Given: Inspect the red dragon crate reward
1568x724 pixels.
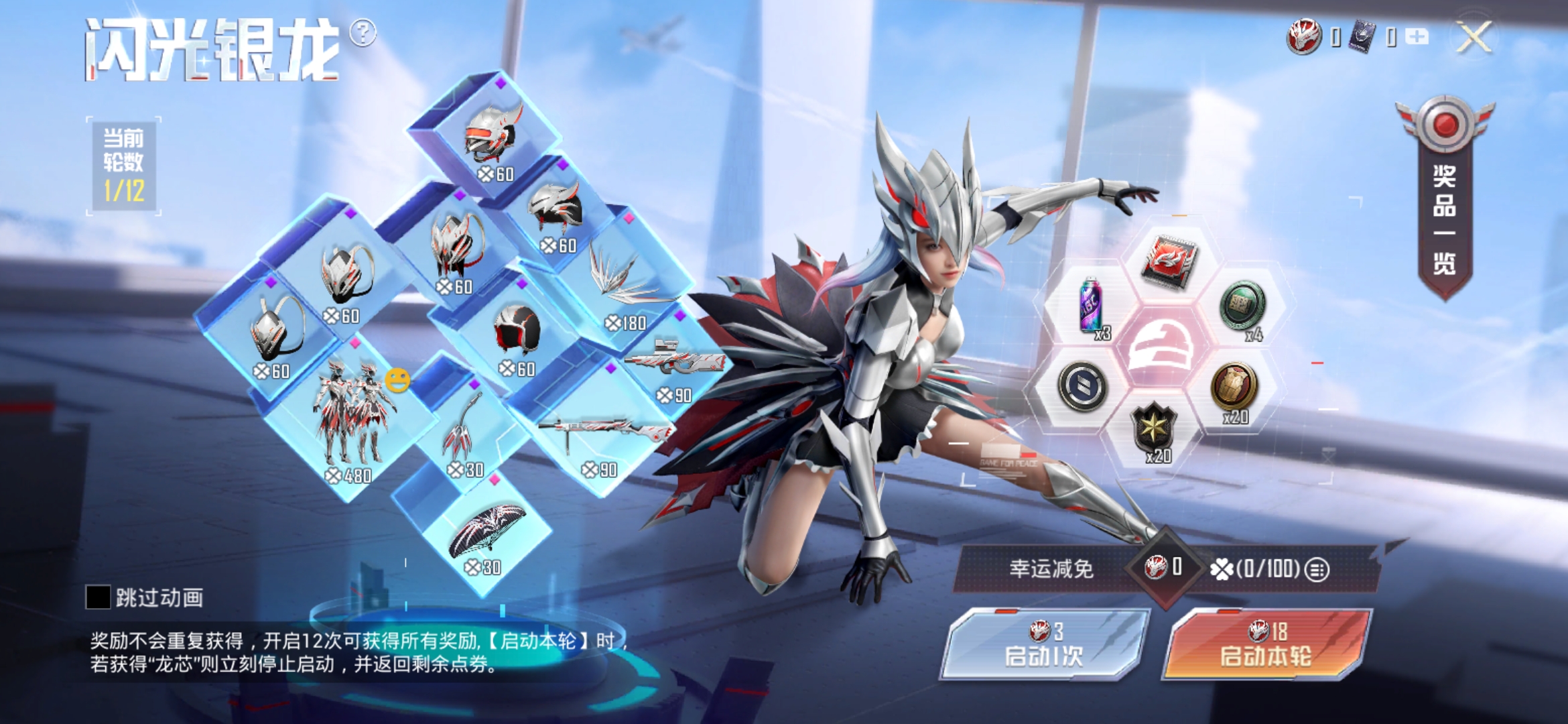Looking at the screenshot, I should (1169, 261).
